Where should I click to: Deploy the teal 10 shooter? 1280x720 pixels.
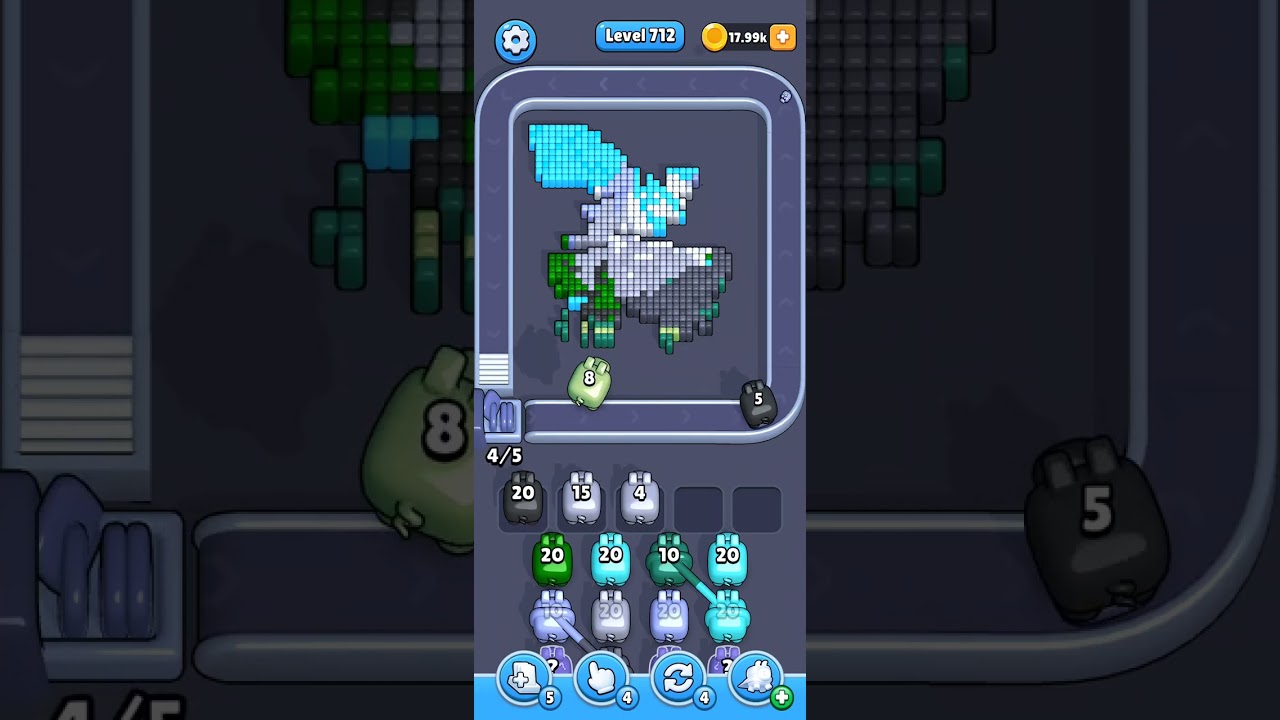pyautogui.click(x=668, y=562)
